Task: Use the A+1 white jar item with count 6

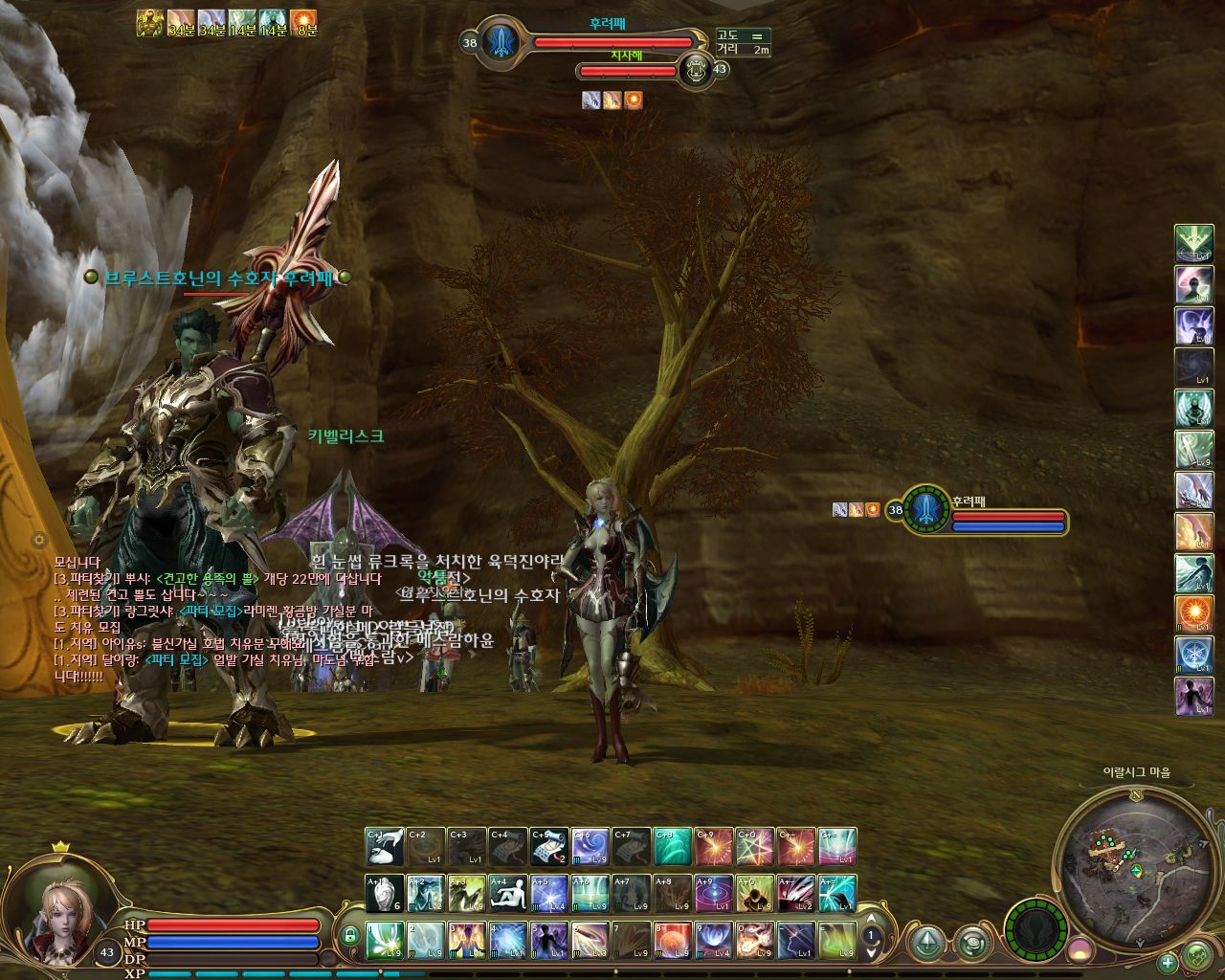Action: 385,893
